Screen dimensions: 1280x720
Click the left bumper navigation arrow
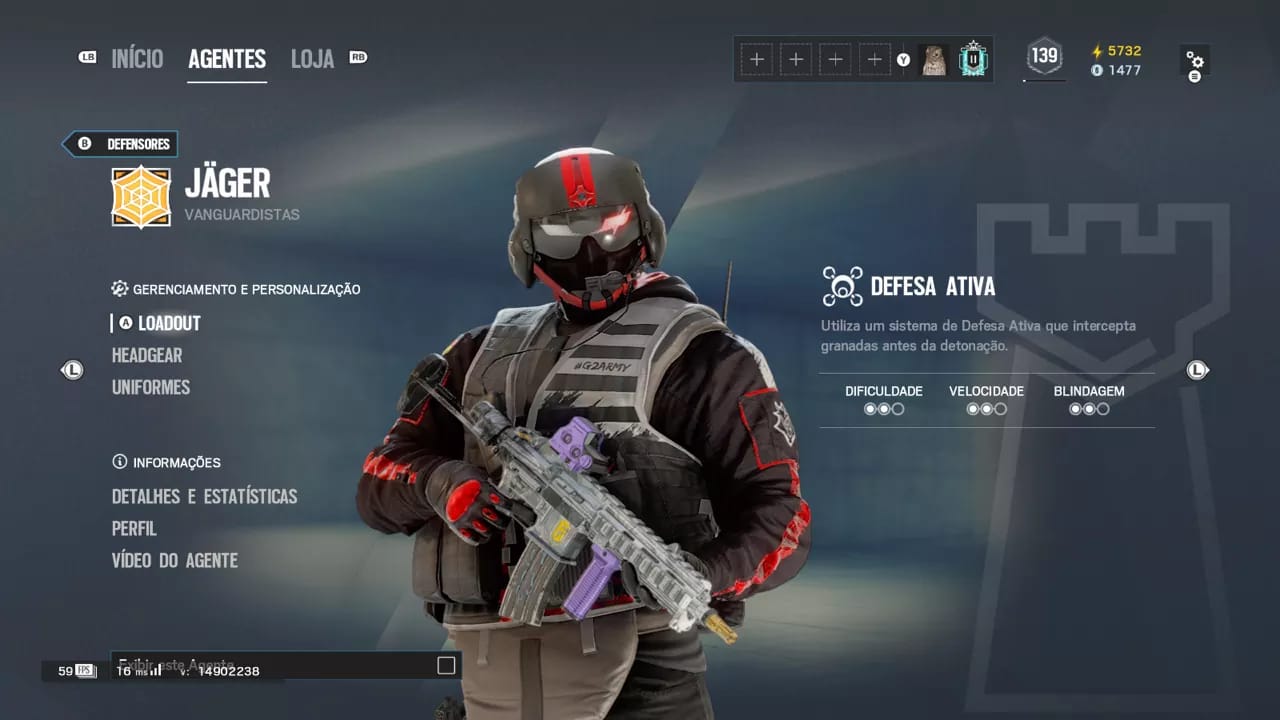(x=71, y=370)
